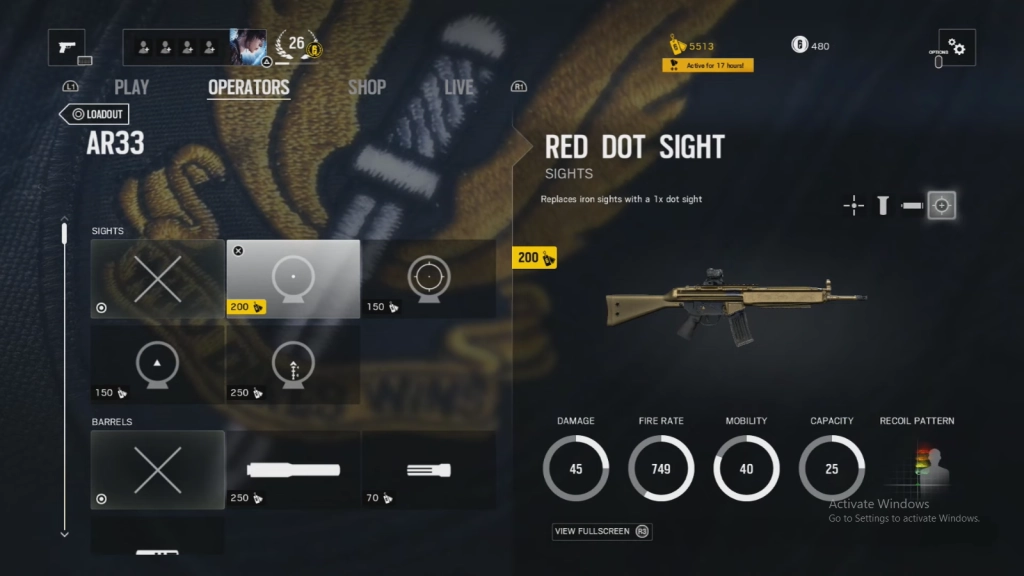Pick the barrel attachment costing 70
The width and height of the screenshot is (1024, 576).
pos(428,469)
